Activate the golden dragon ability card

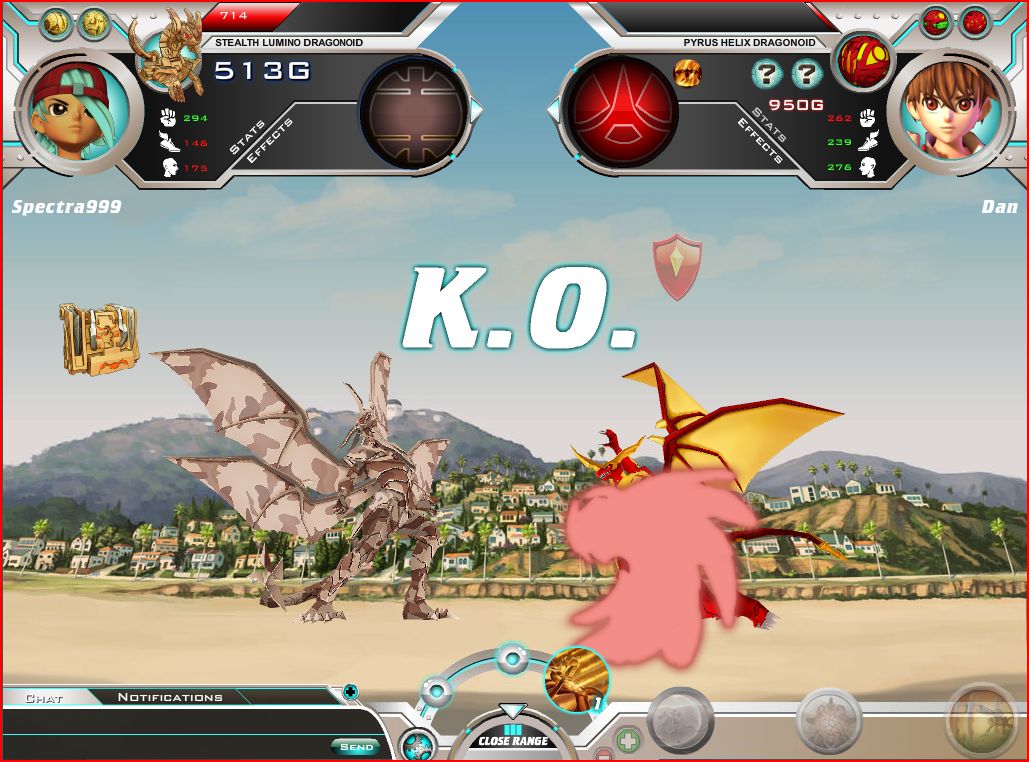point(576,680)
